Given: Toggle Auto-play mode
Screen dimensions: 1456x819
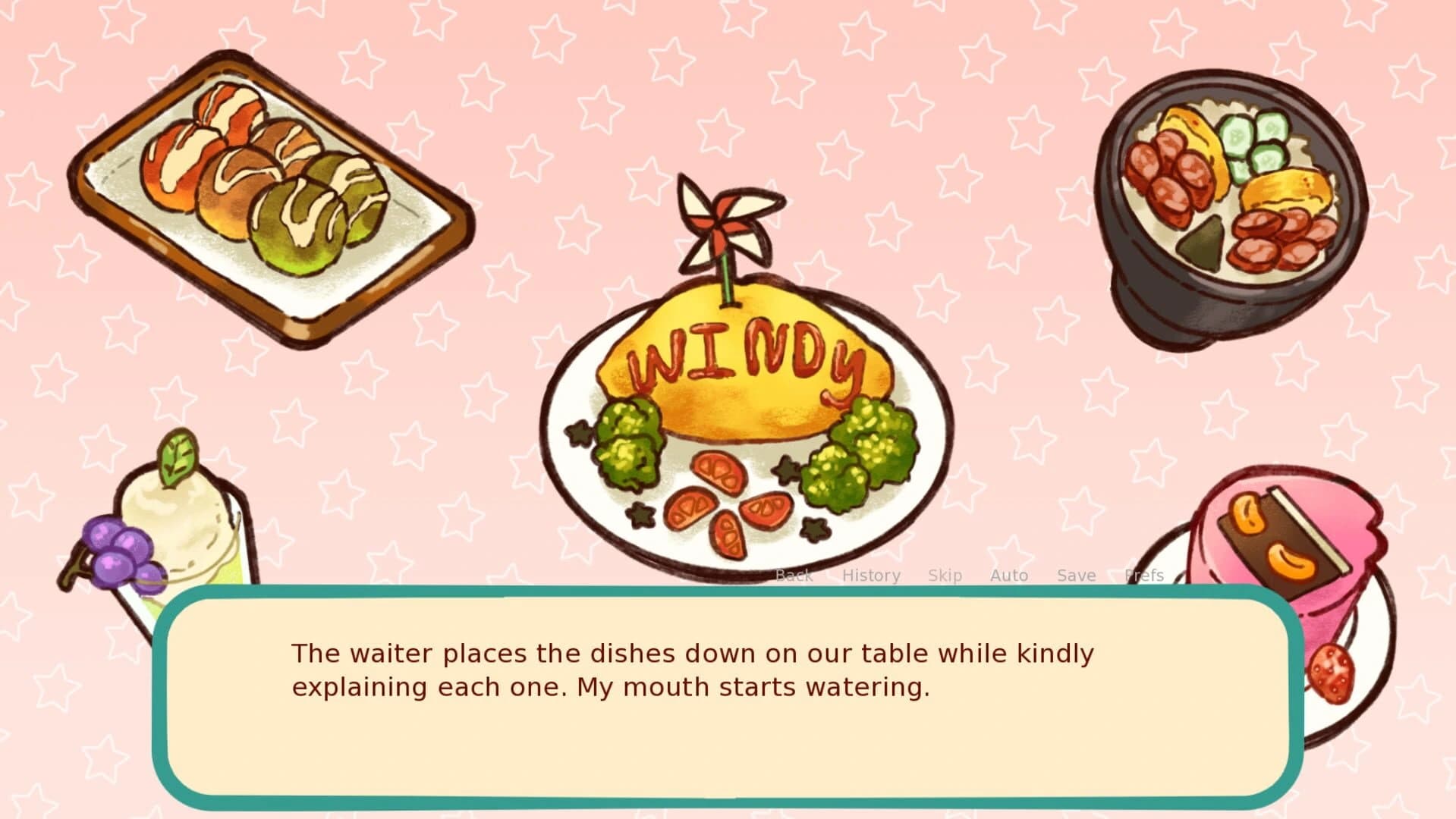Looking at the screenshot, I should coord(1008,575).
